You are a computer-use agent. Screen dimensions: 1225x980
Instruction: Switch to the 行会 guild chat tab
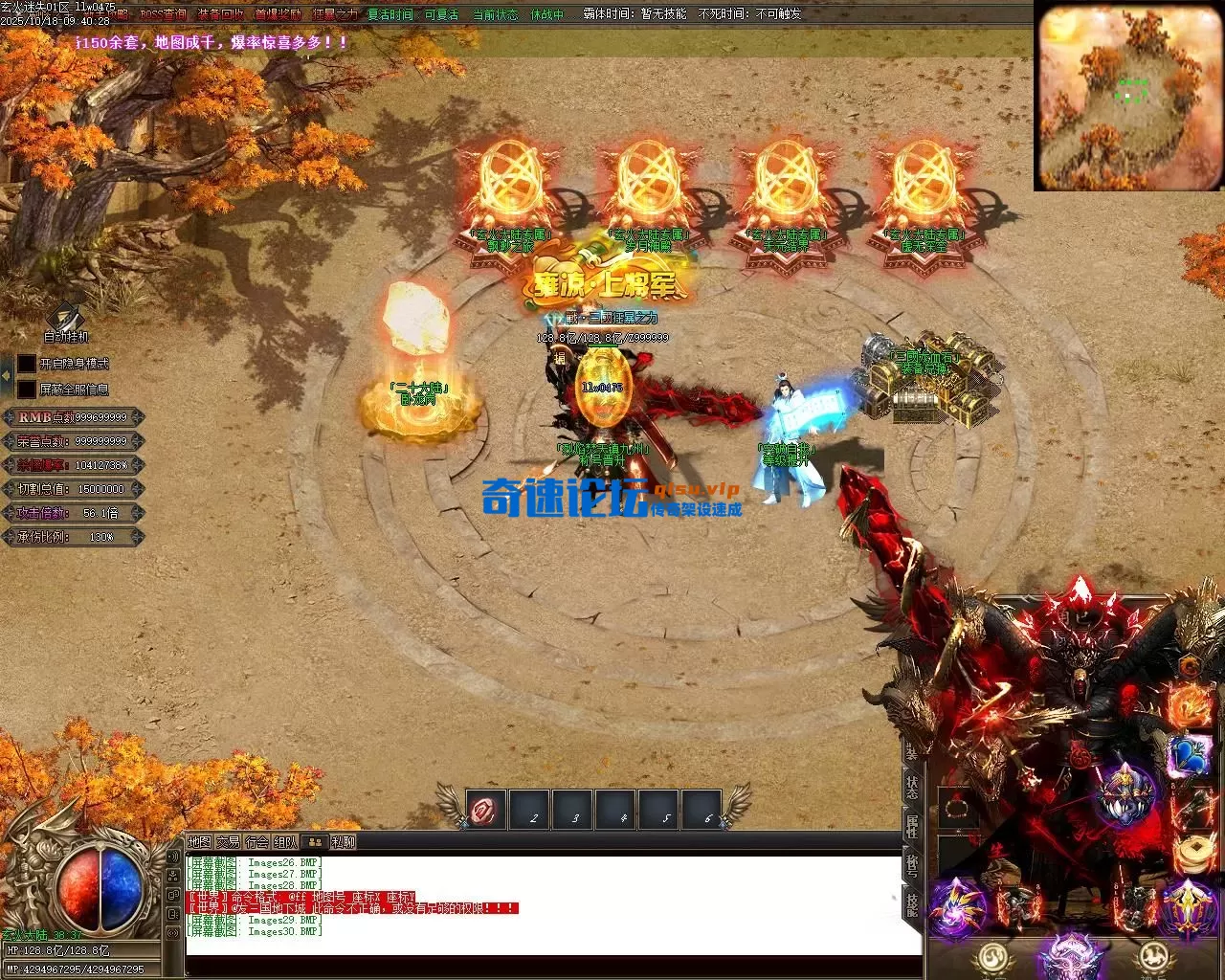pos(256,842)
